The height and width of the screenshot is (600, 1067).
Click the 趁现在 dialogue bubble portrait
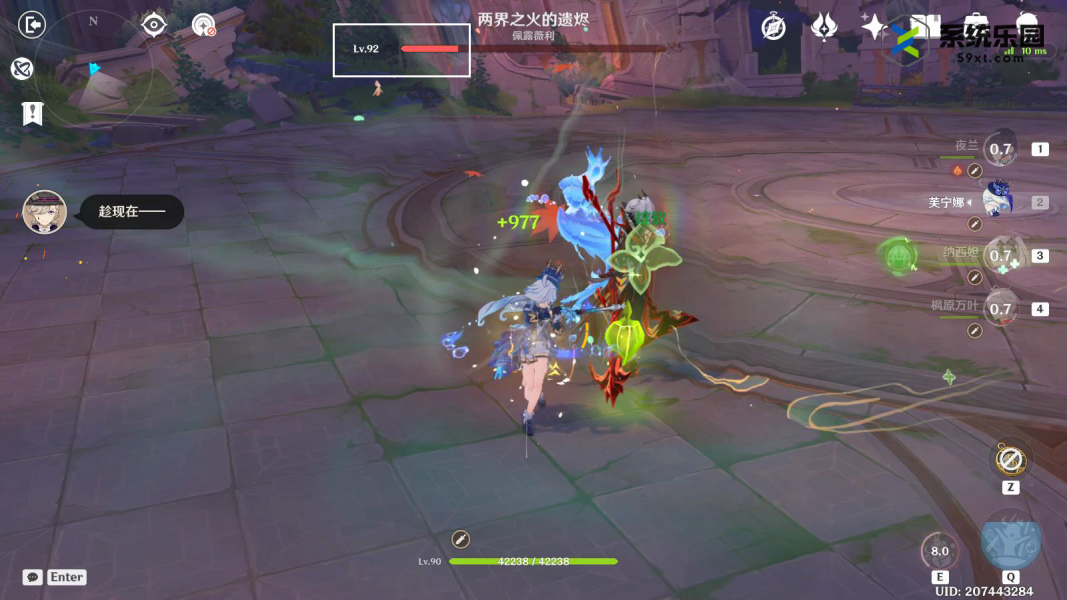coord(45,212)
